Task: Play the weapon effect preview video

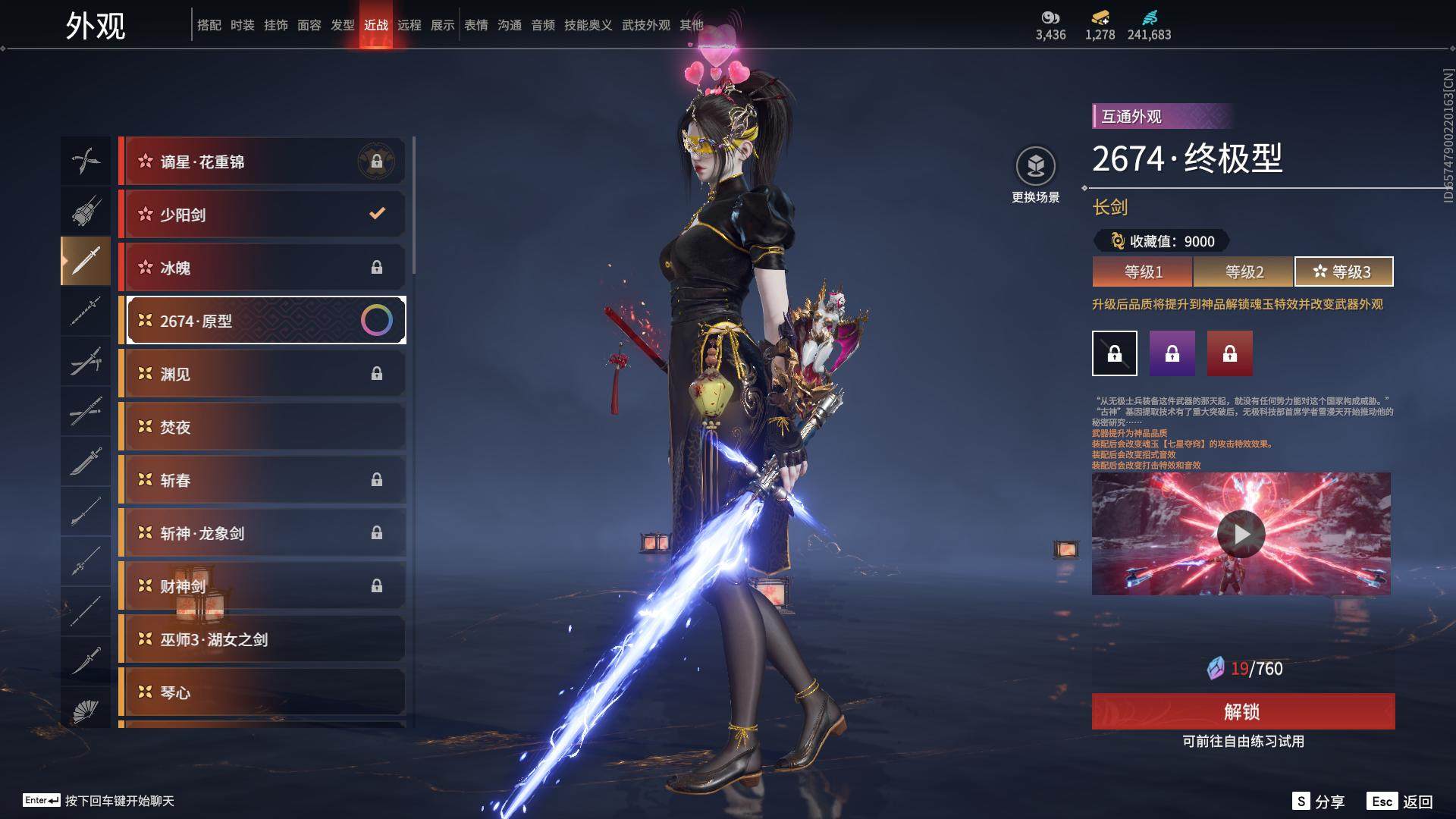Action: pyautogui.click(x=1241, y=534)
